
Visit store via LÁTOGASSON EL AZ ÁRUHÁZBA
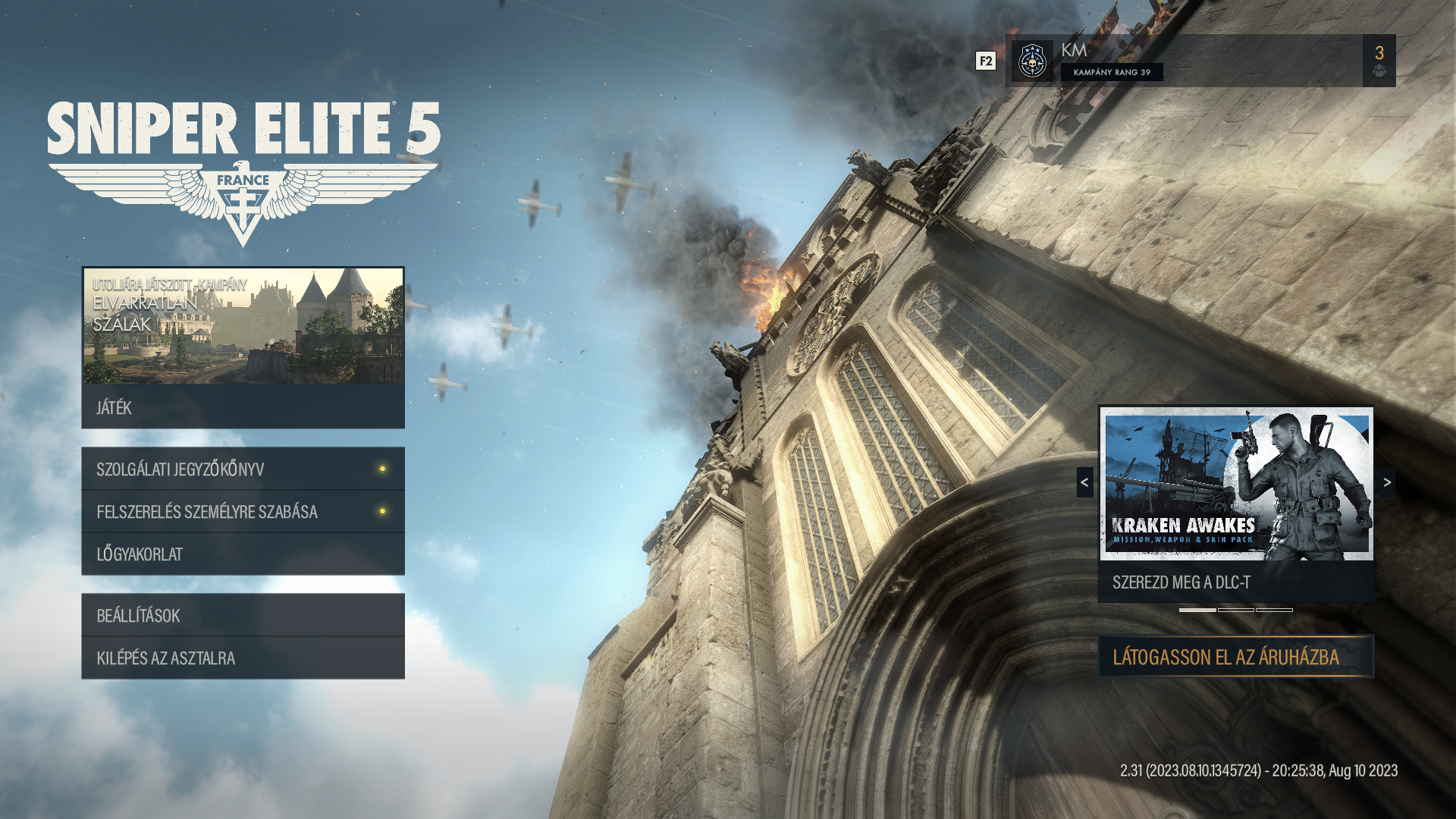[x=1236, y=657]
